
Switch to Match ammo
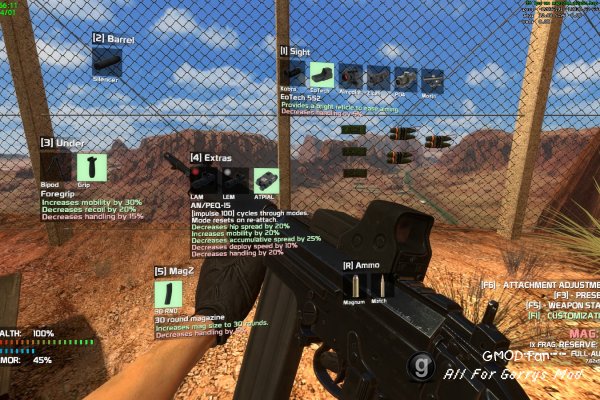pos(383,285)
